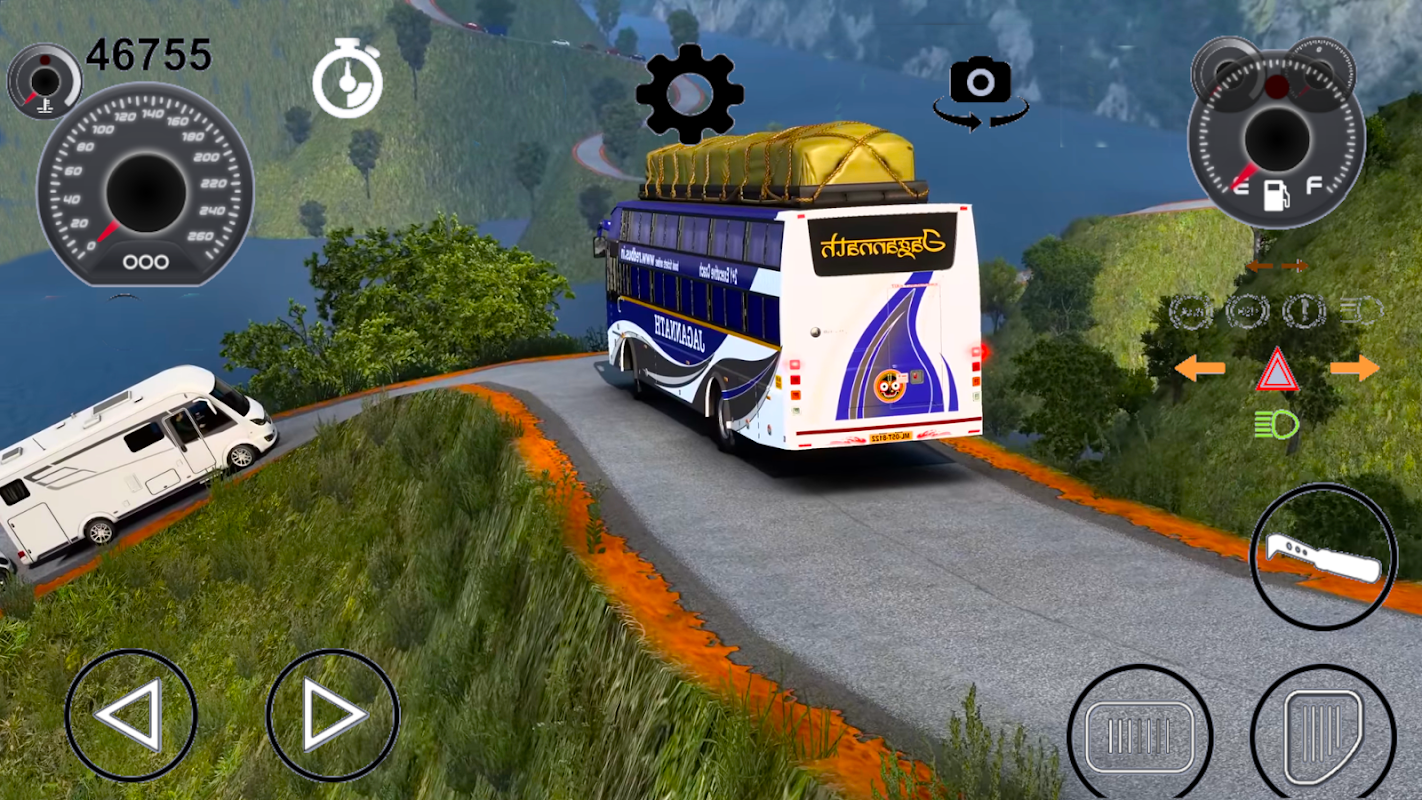Toggle the green headlights icon

pos(1276,425)
